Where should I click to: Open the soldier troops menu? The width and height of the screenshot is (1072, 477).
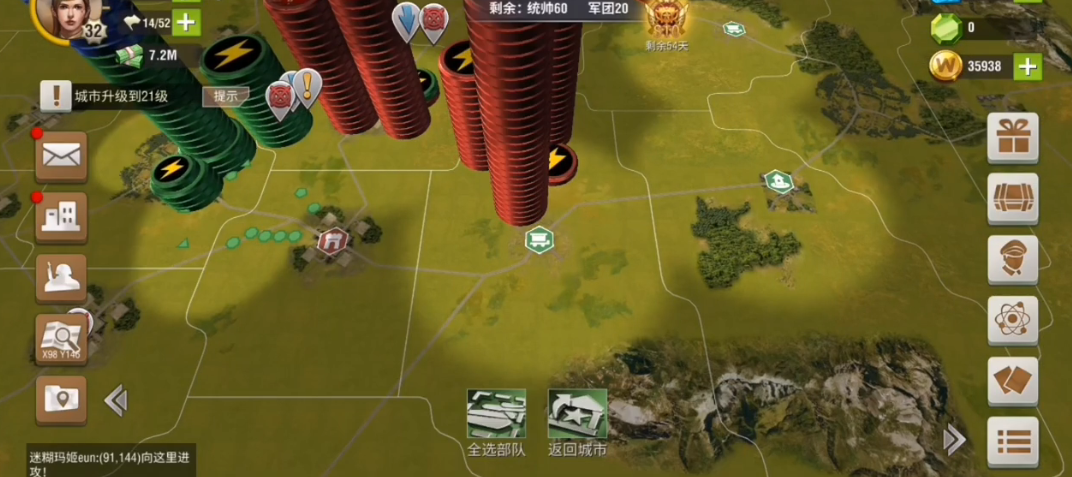click(x=61, y=277)
